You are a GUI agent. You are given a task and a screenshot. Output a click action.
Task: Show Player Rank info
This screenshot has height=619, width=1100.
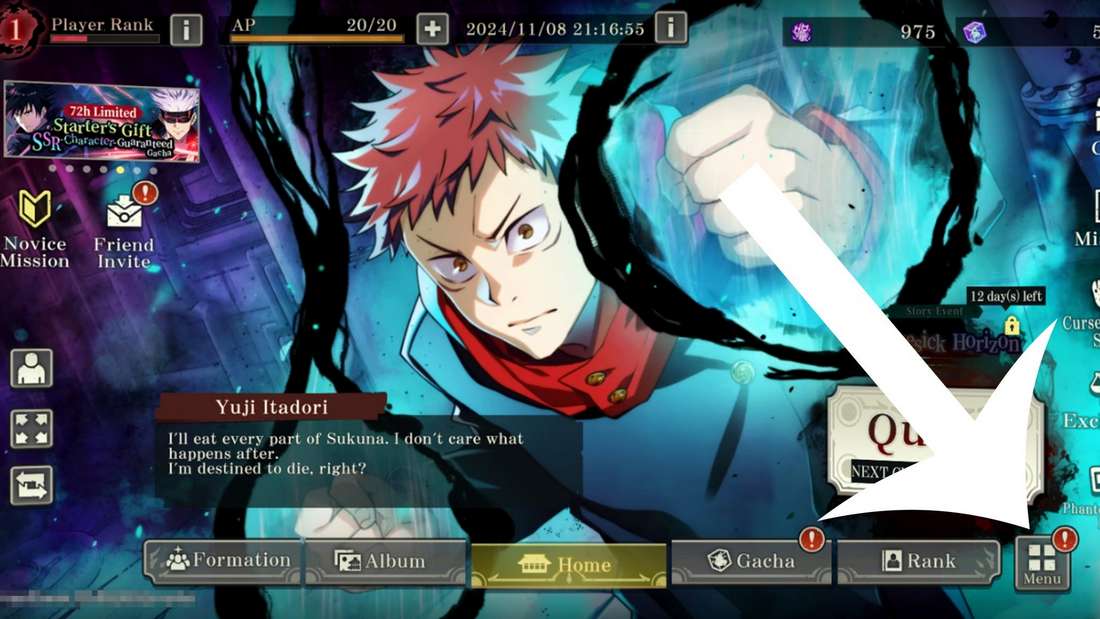click(186, 29)
